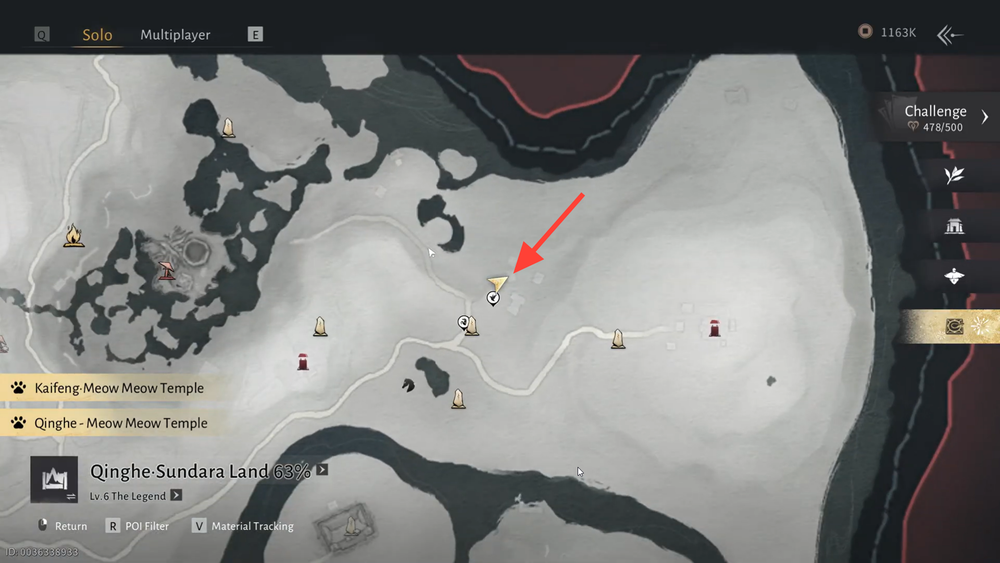Switch to the Multiplayer map tab

(x=175, y=35)
